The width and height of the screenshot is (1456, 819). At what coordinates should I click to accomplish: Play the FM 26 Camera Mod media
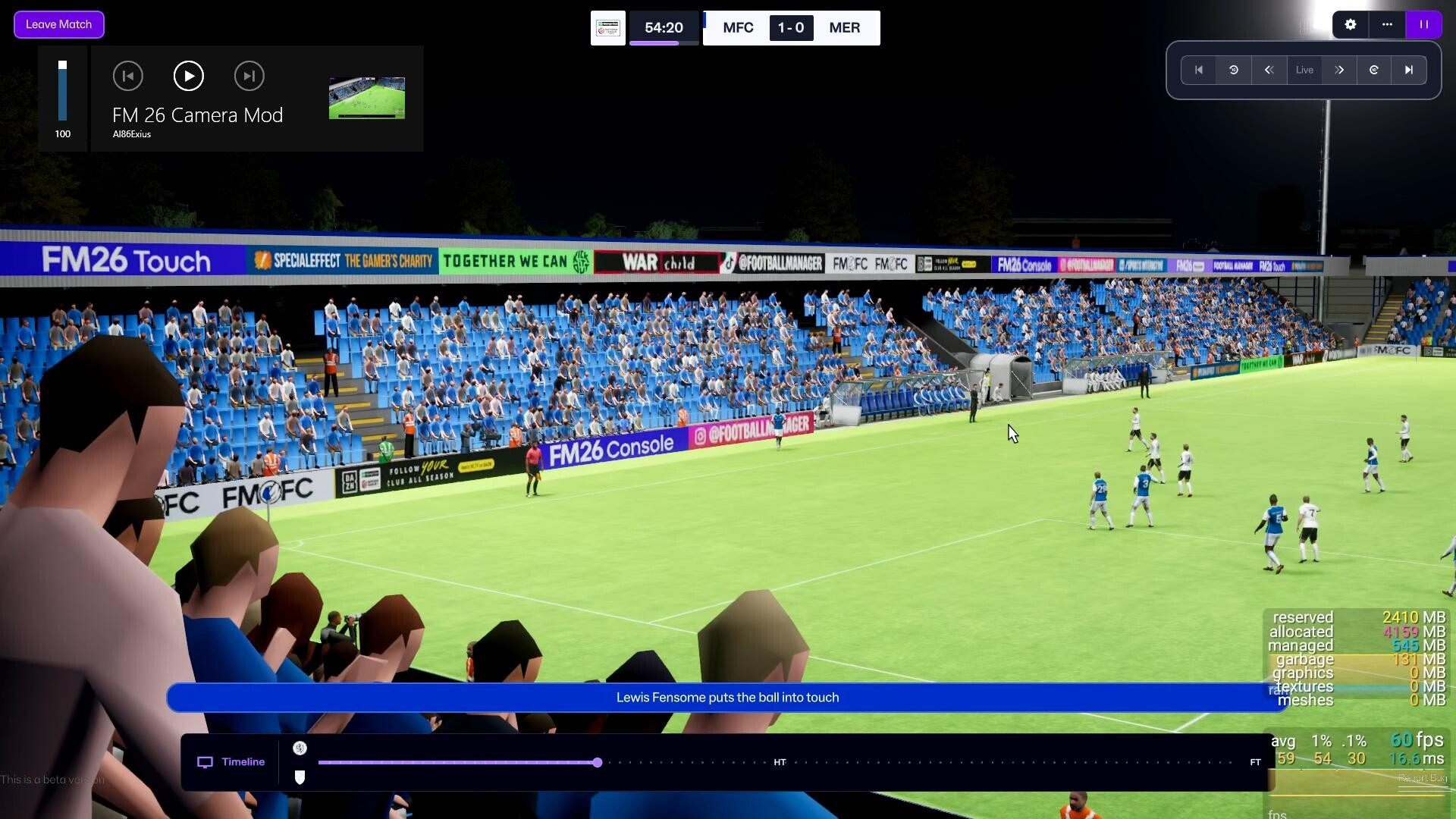point(188,76)
